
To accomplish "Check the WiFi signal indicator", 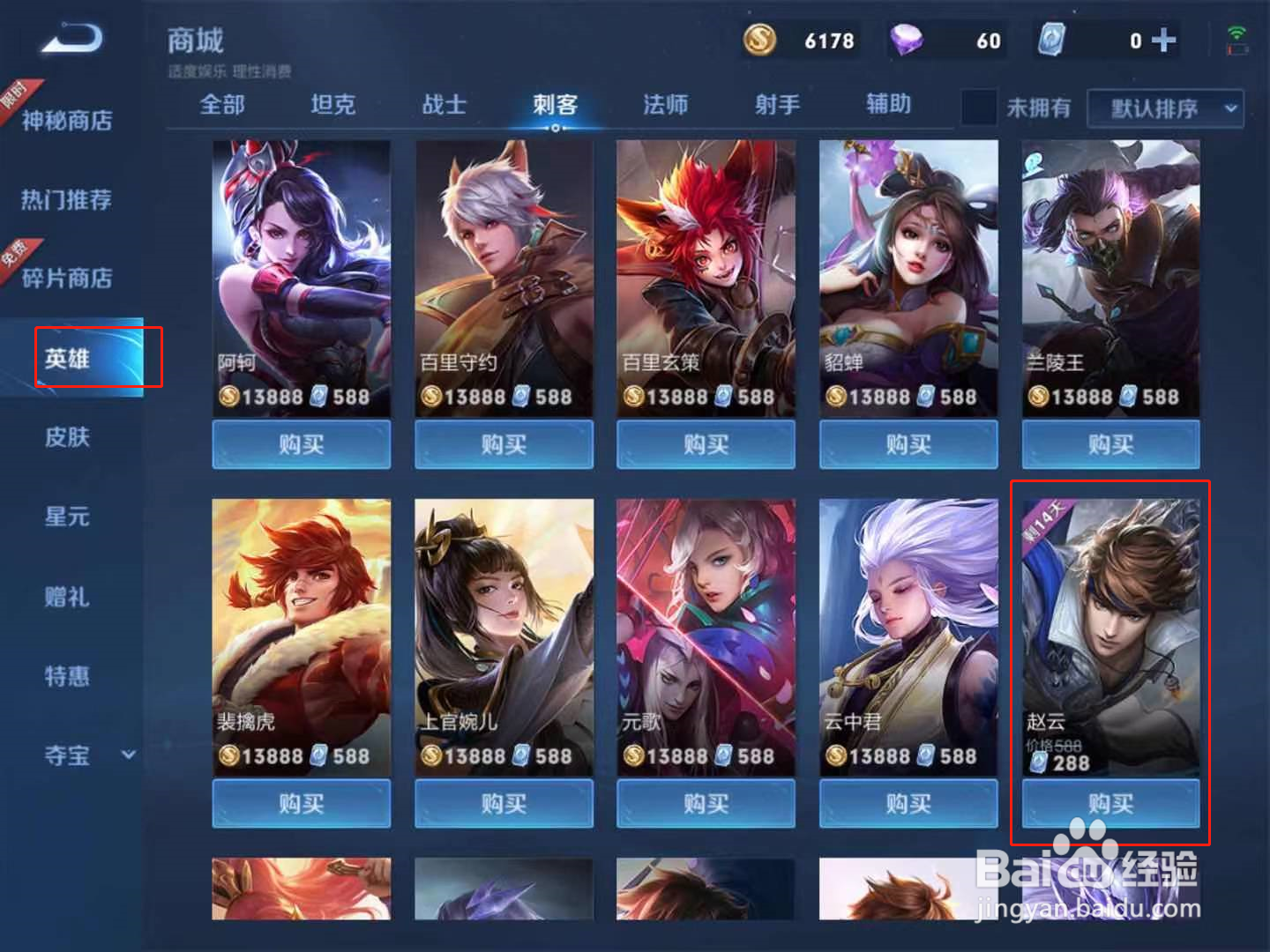I will pos(1238,30).
